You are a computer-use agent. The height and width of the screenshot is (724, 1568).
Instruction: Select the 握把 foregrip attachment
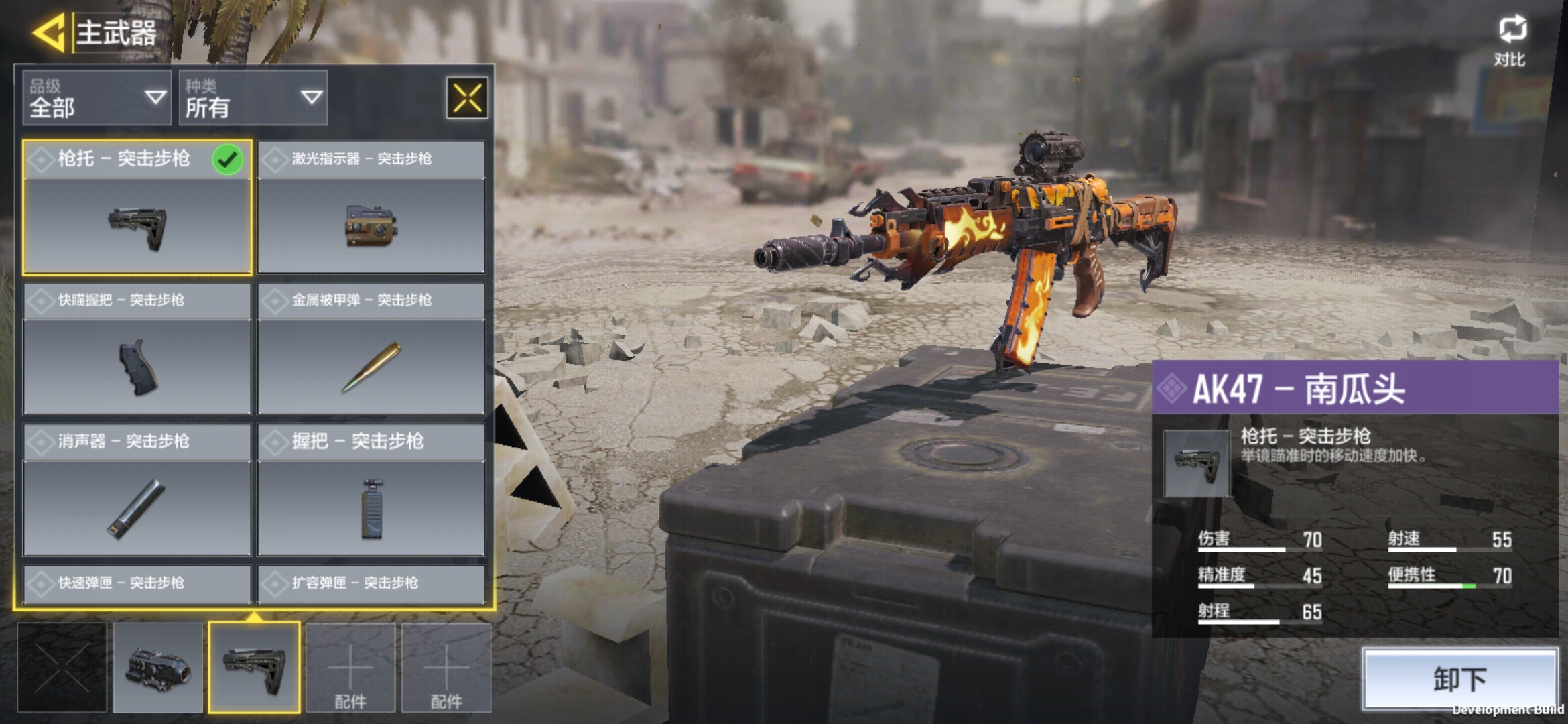pos(371,490)
